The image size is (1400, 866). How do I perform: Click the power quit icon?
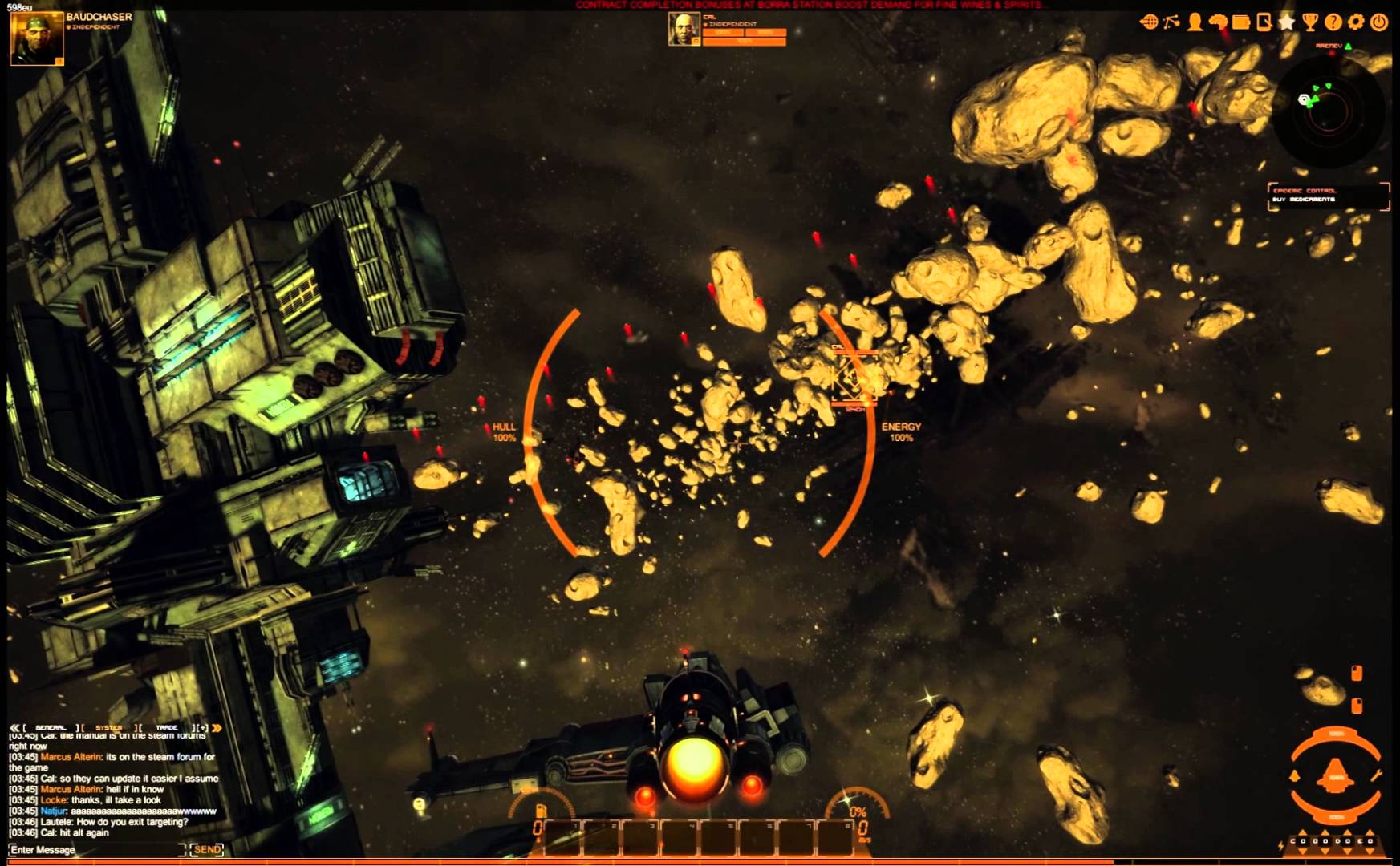1379,22
